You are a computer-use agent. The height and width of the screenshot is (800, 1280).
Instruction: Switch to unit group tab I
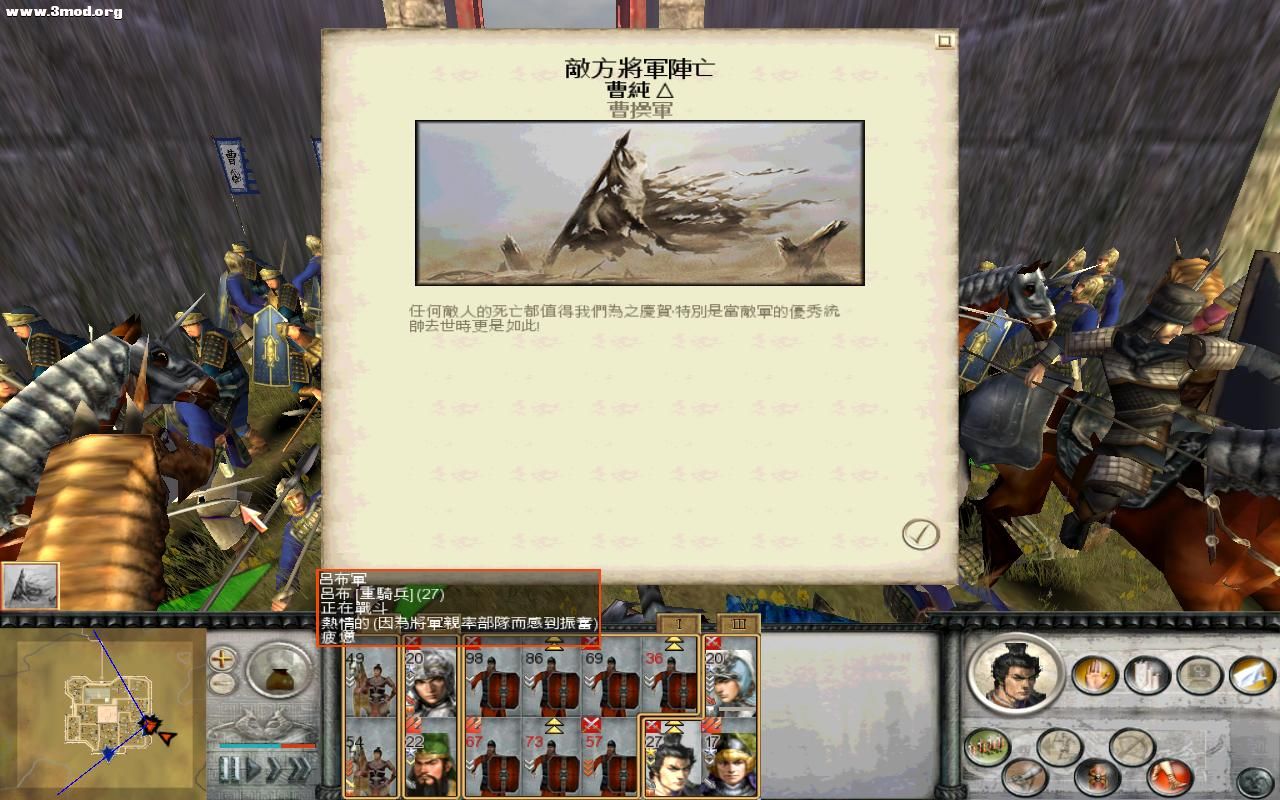coord(677,624)
